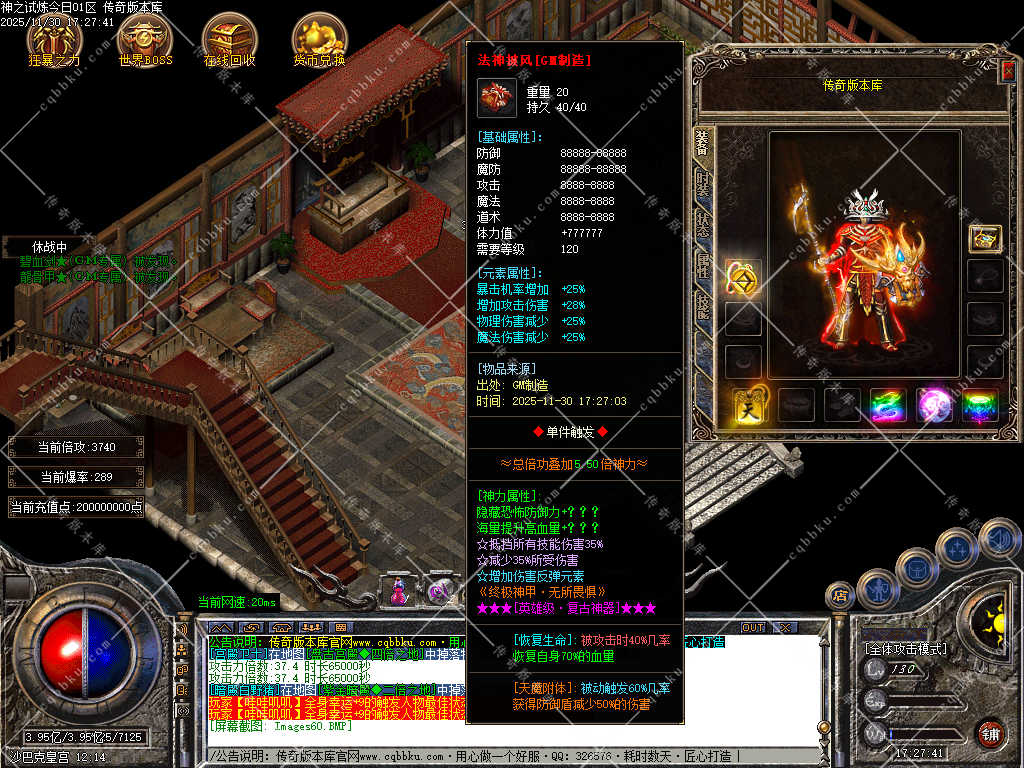The width and height of the screenshot is (1024, 768).
Task: Click the chat OUT button
Action: 753,627
